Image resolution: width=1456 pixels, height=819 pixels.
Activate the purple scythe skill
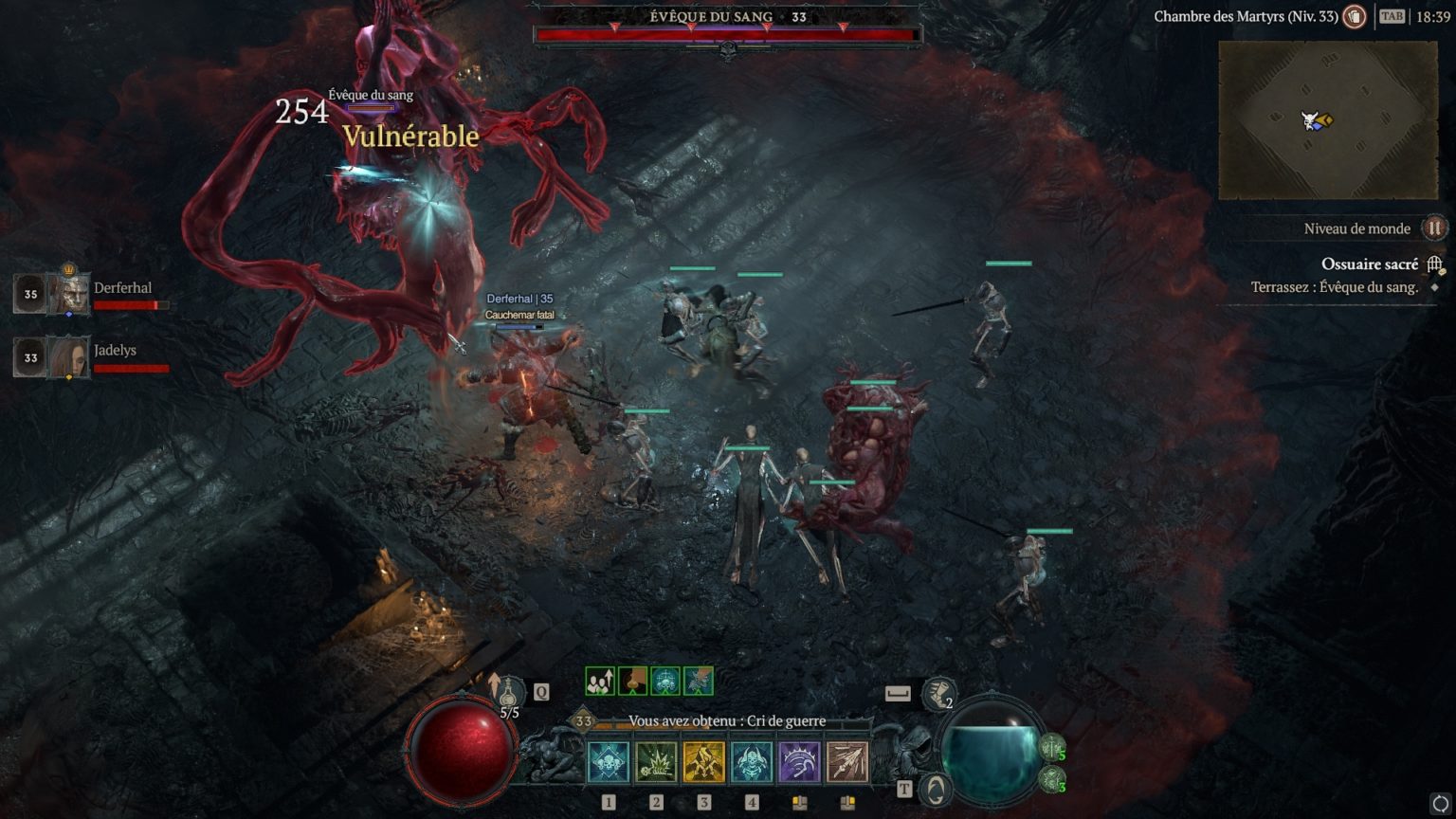tap(799, 763)
